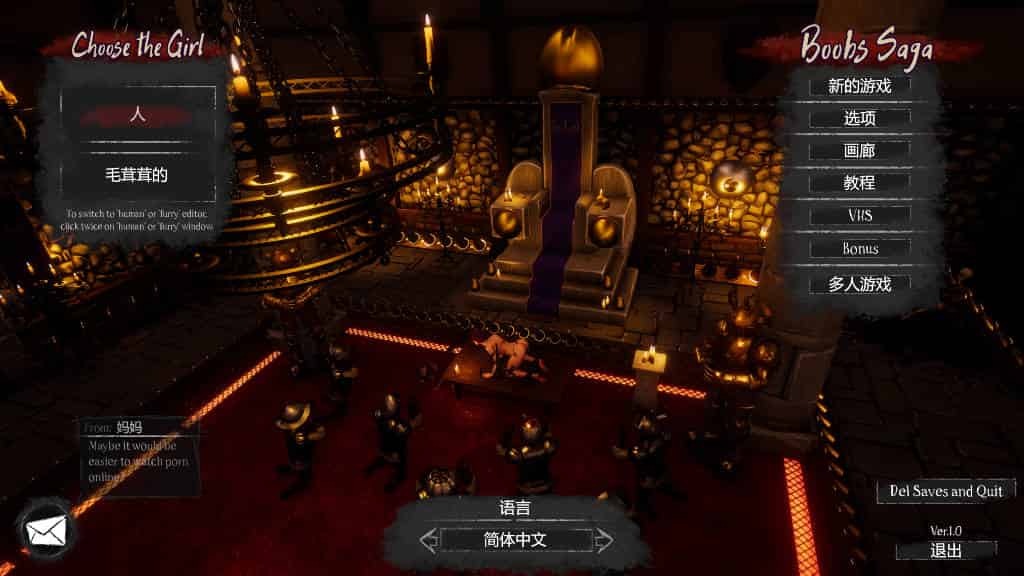This screenshot has height=576, width=1024.
Task: Open the 画廊 gallery
Action: coord(860,151)
